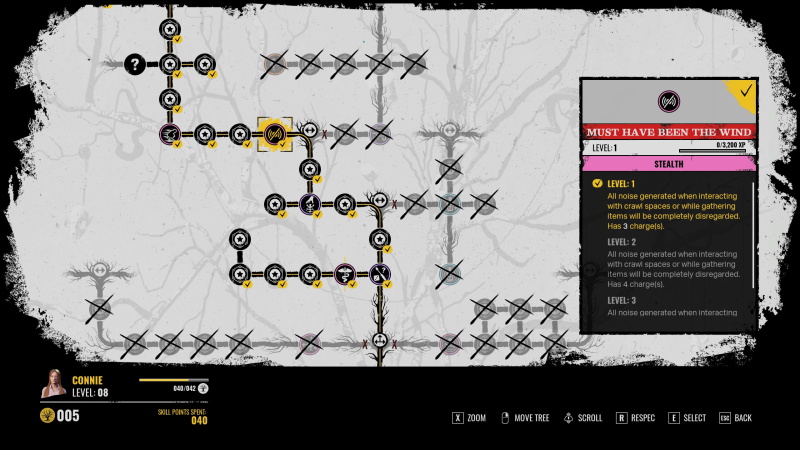Select the Level 2 perk description entry
This screenshot has width=800, height=450.
pyautogui.click(x=672, y=263)
